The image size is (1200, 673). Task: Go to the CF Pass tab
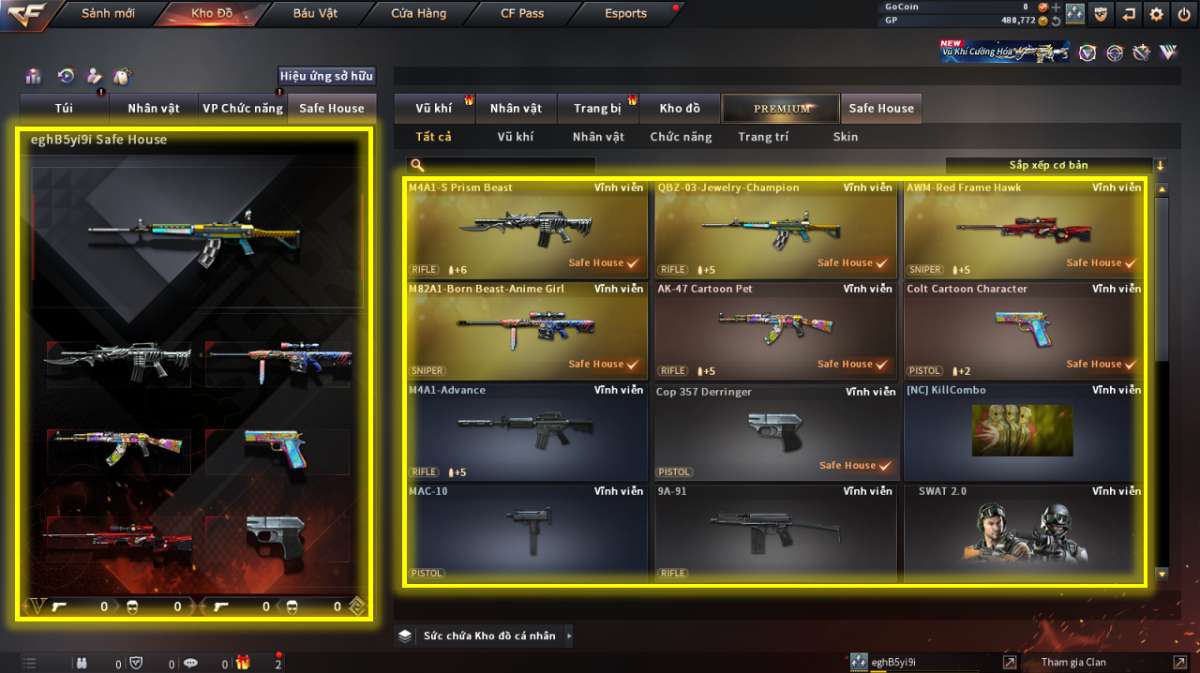(x=522, y=14)
